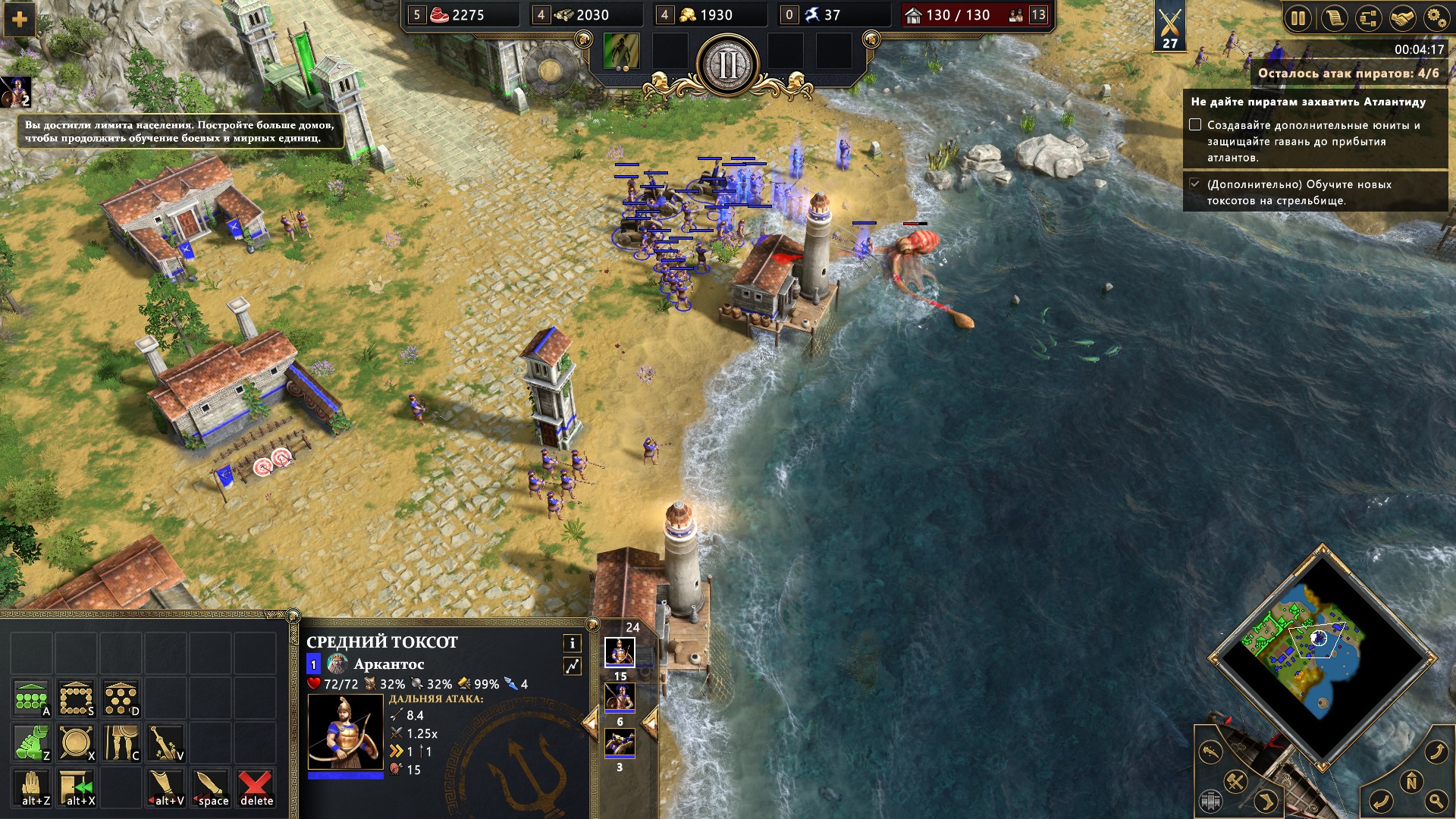Select the group of 15 toxotes
The image size is (1456, 819).
(x=620, y=652)
